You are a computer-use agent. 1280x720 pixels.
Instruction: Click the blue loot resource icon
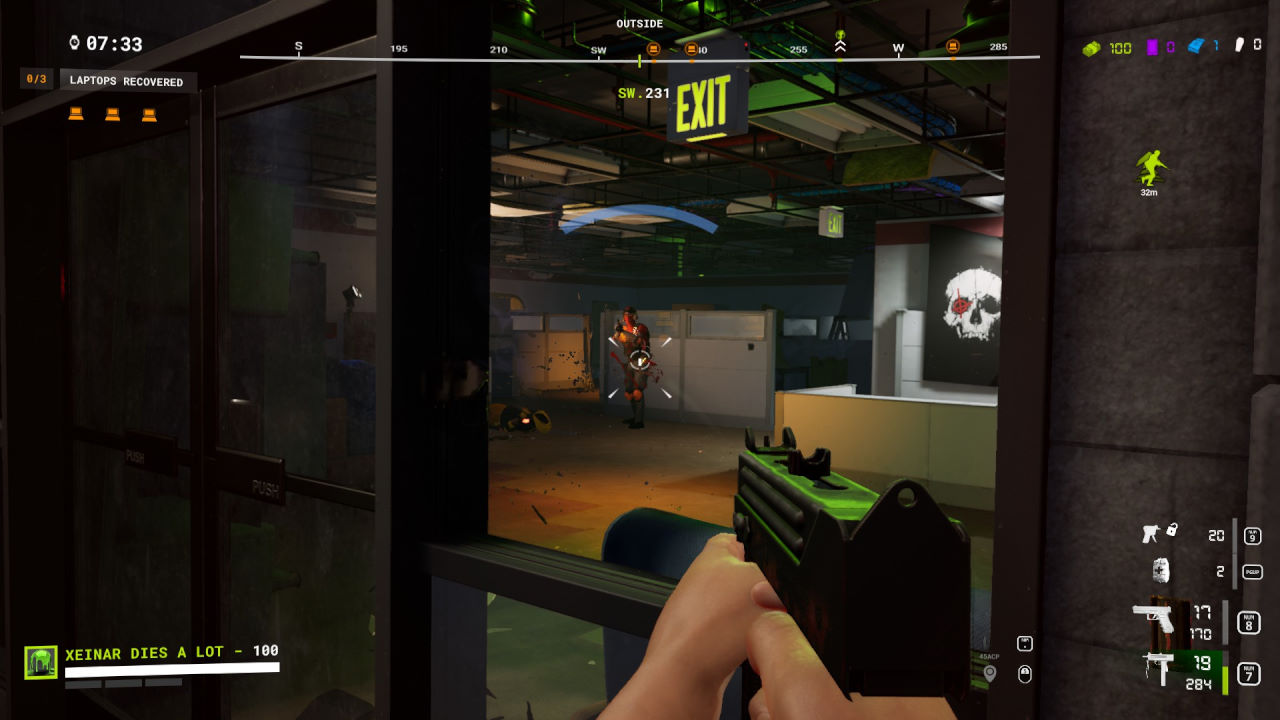point(1196,46)
